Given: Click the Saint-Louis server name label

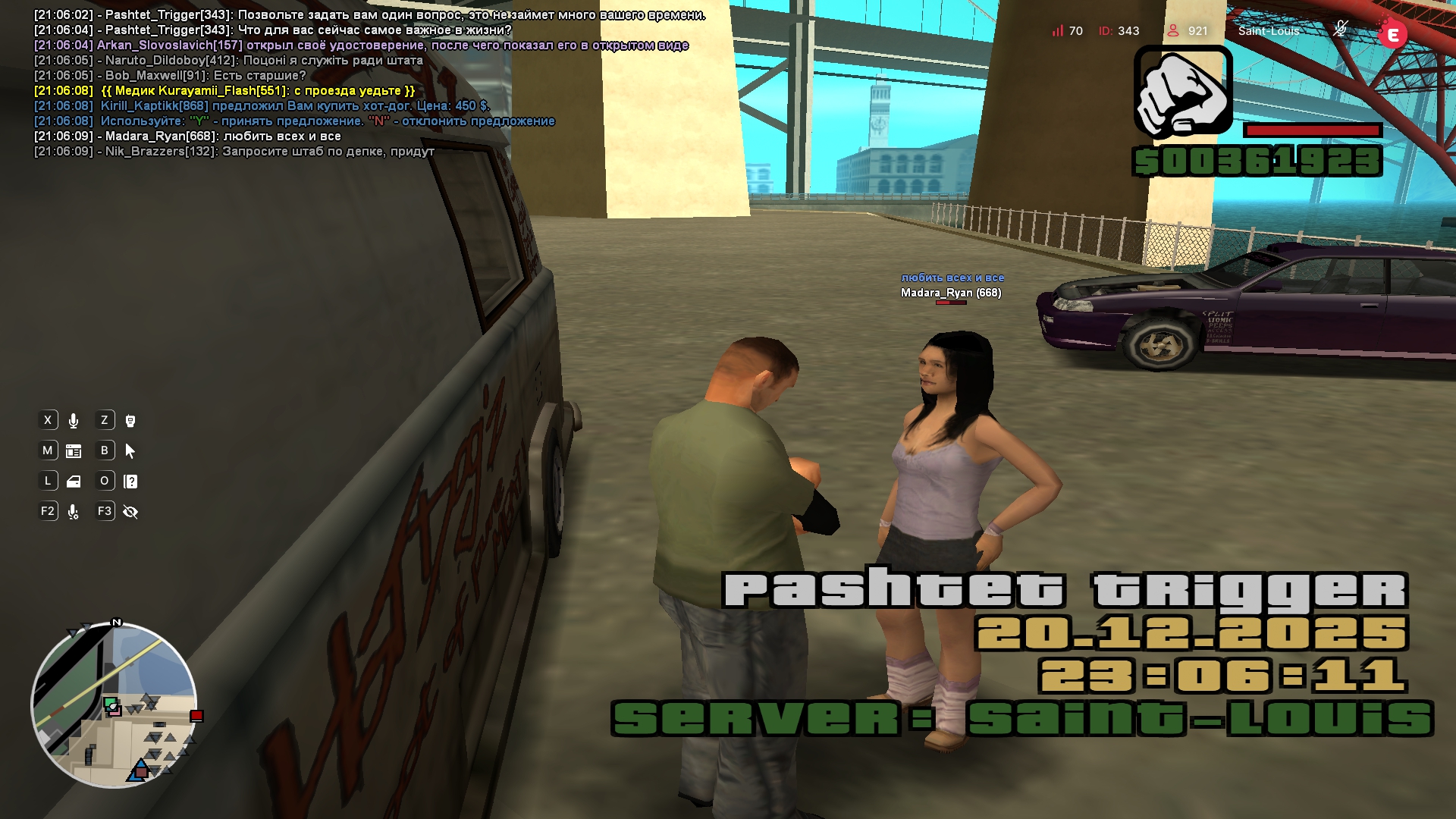Looking at the screenshot, I should coord(1269,31).
